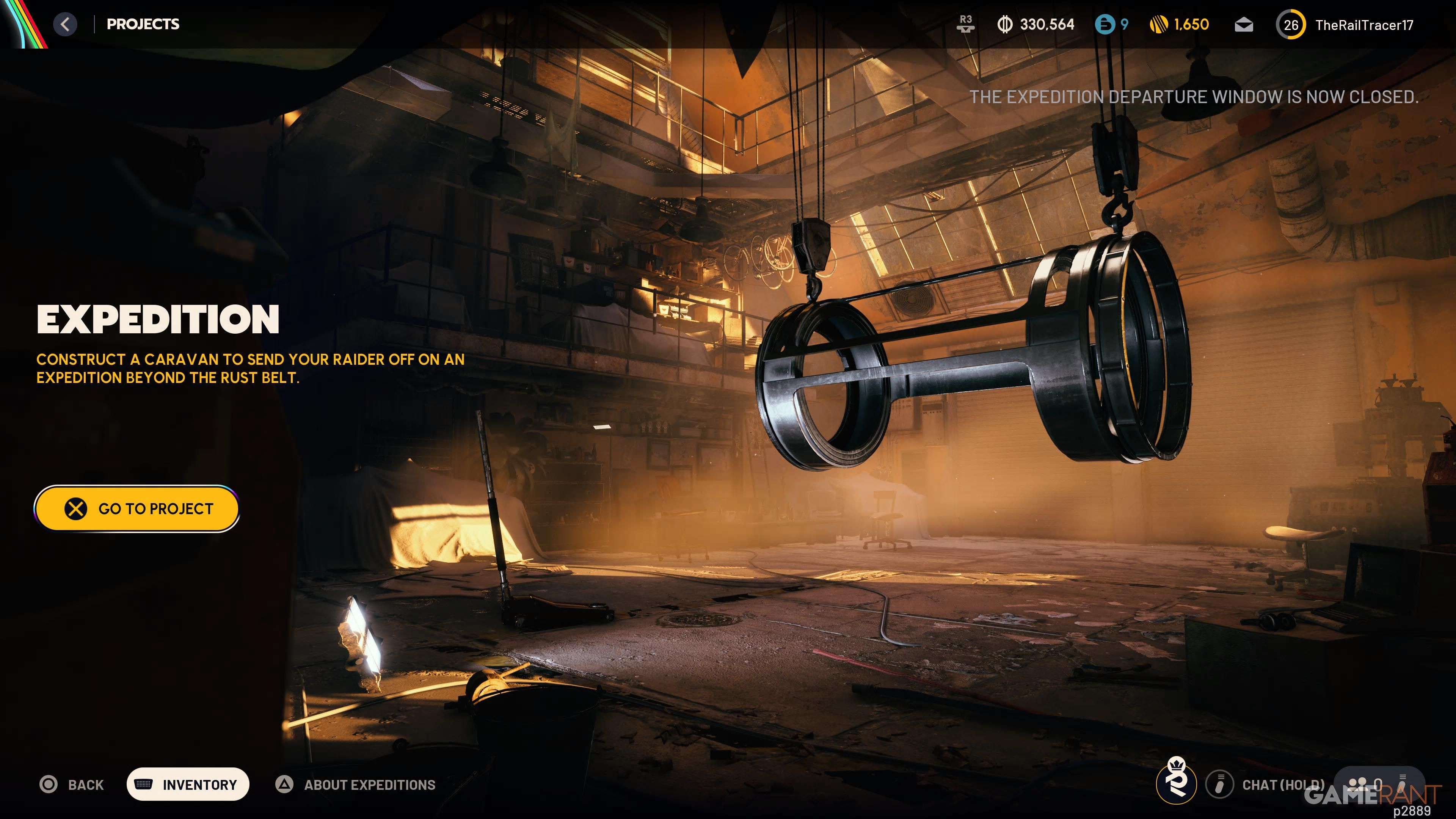1456x819 pixels.
Task: Go back using the top-left arrow
Action: tap(66, 24)
